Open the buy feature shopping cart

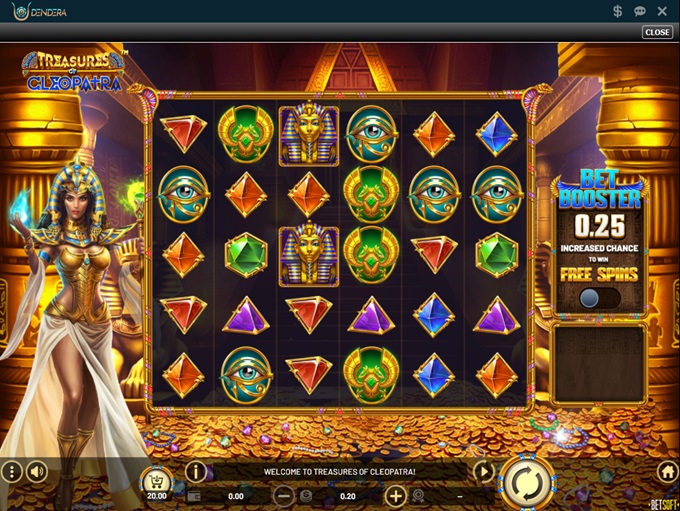tap(156, 479)
